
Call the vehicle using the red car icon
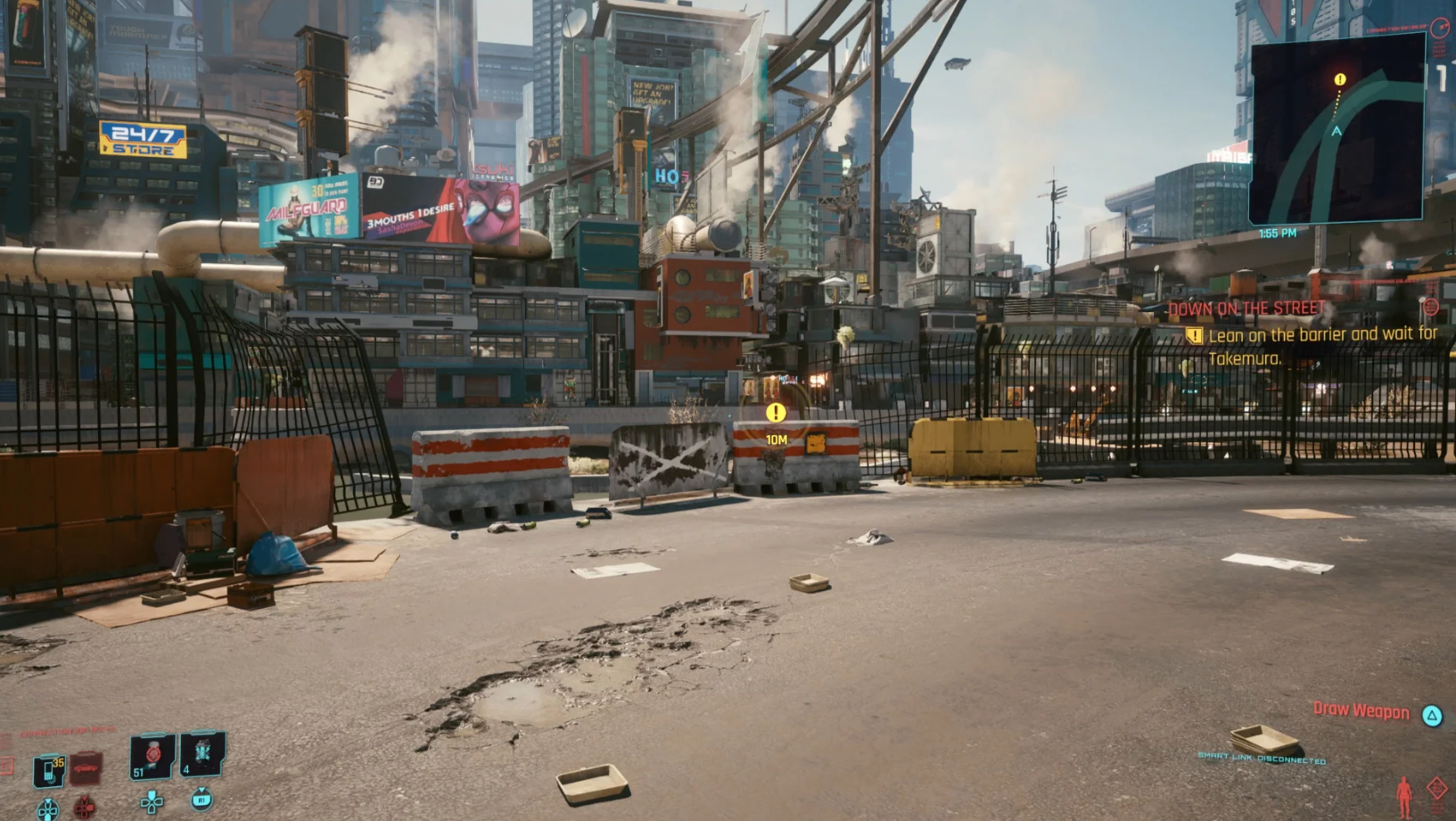coord(86,768)
